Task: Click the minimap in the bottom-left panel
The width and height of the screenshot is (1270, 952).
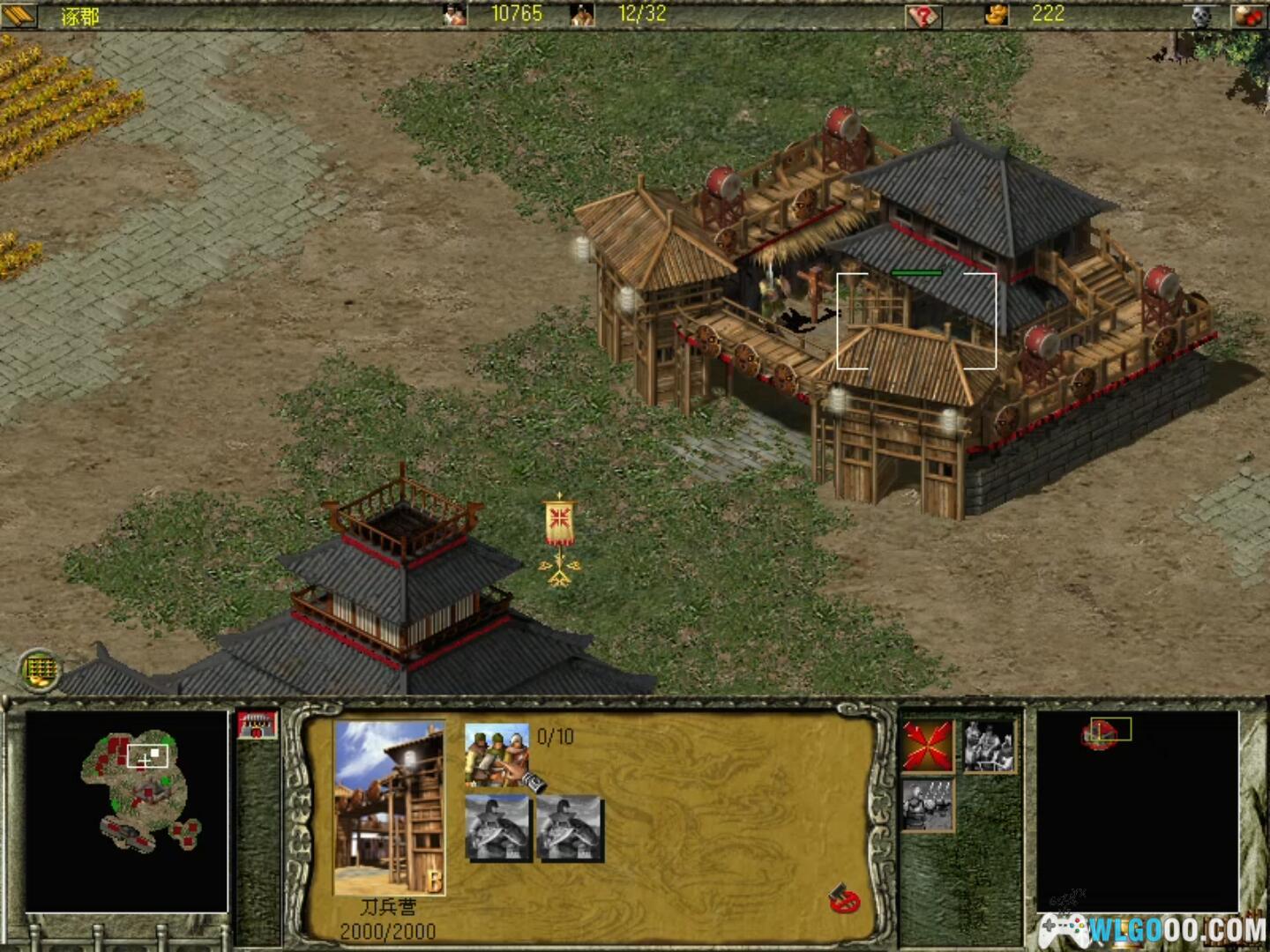Action: (x=126, y=811)
